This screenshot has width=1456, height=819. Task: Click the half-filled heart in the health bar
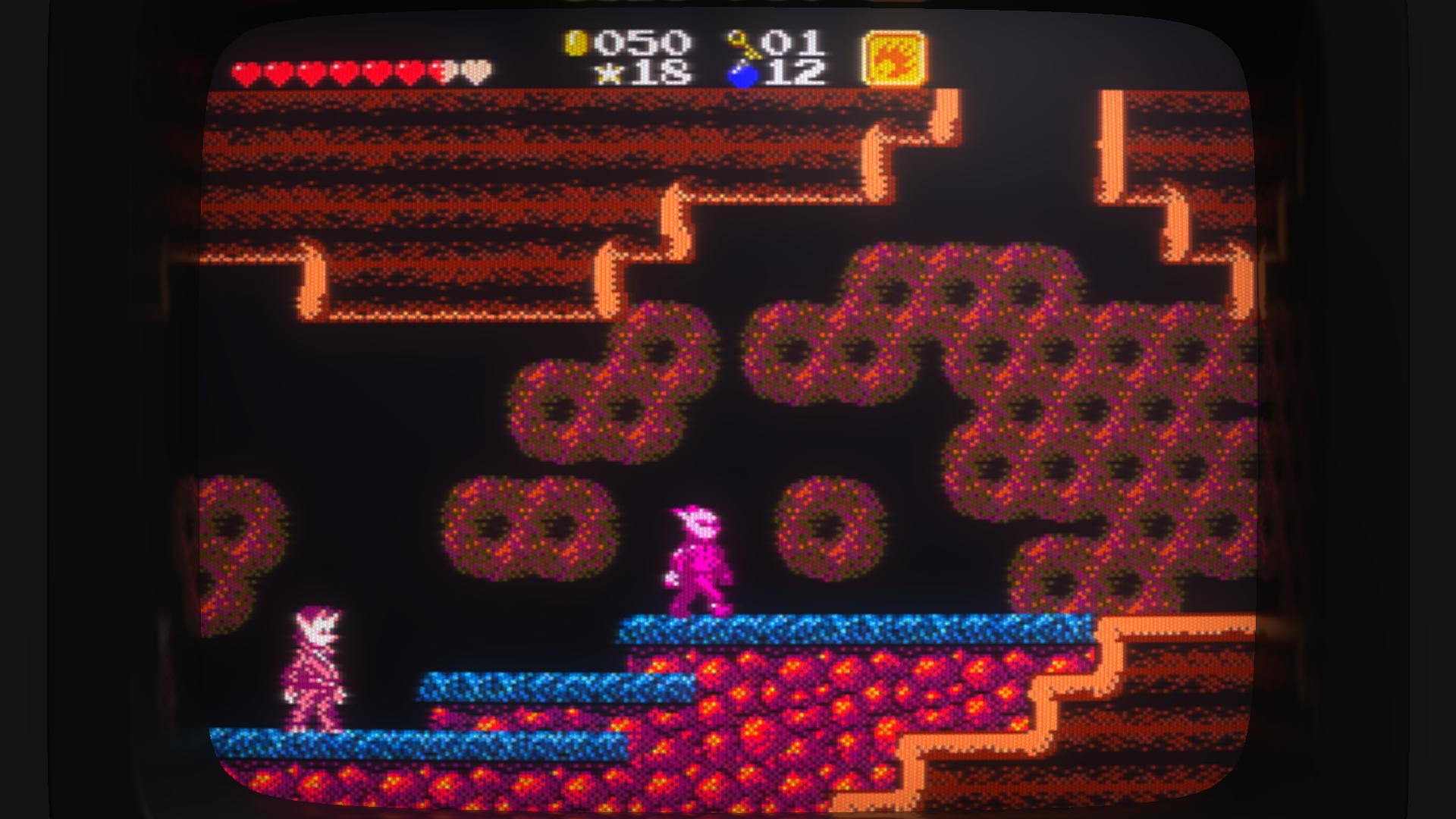[444, 72]
